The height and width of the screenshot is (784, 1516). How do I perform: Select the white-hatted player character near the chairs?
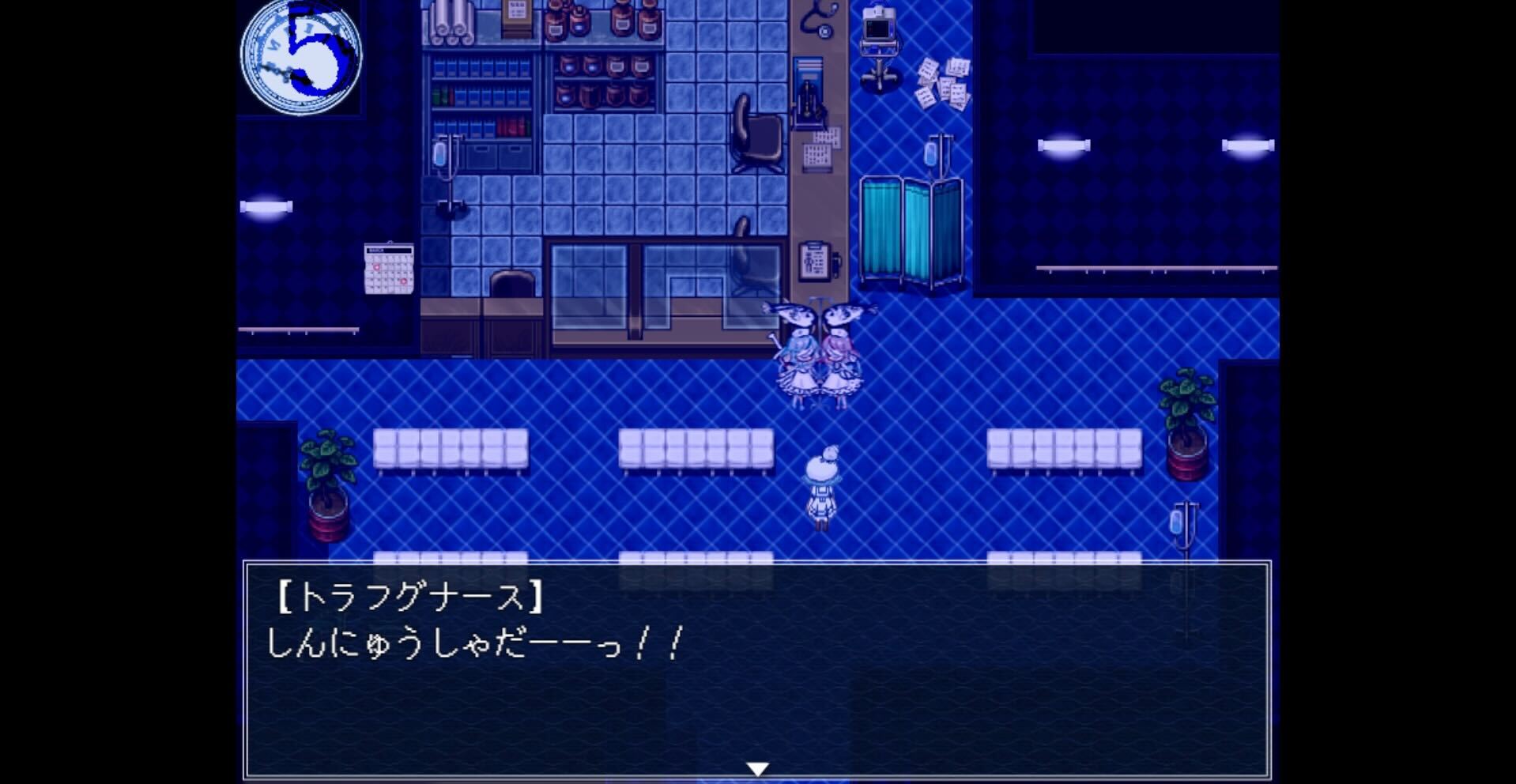[x=822, y=486]
